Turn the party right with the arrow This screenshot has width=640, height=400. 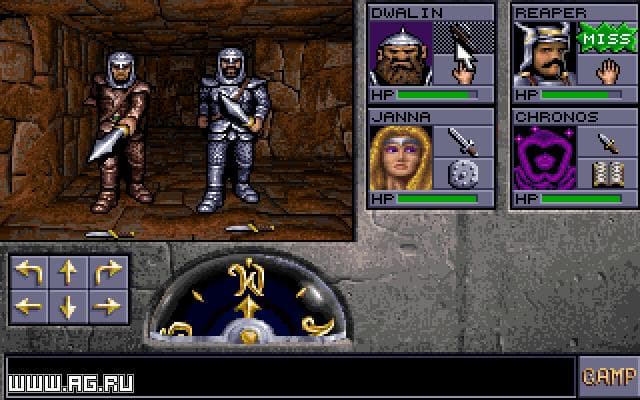point(106,271)
